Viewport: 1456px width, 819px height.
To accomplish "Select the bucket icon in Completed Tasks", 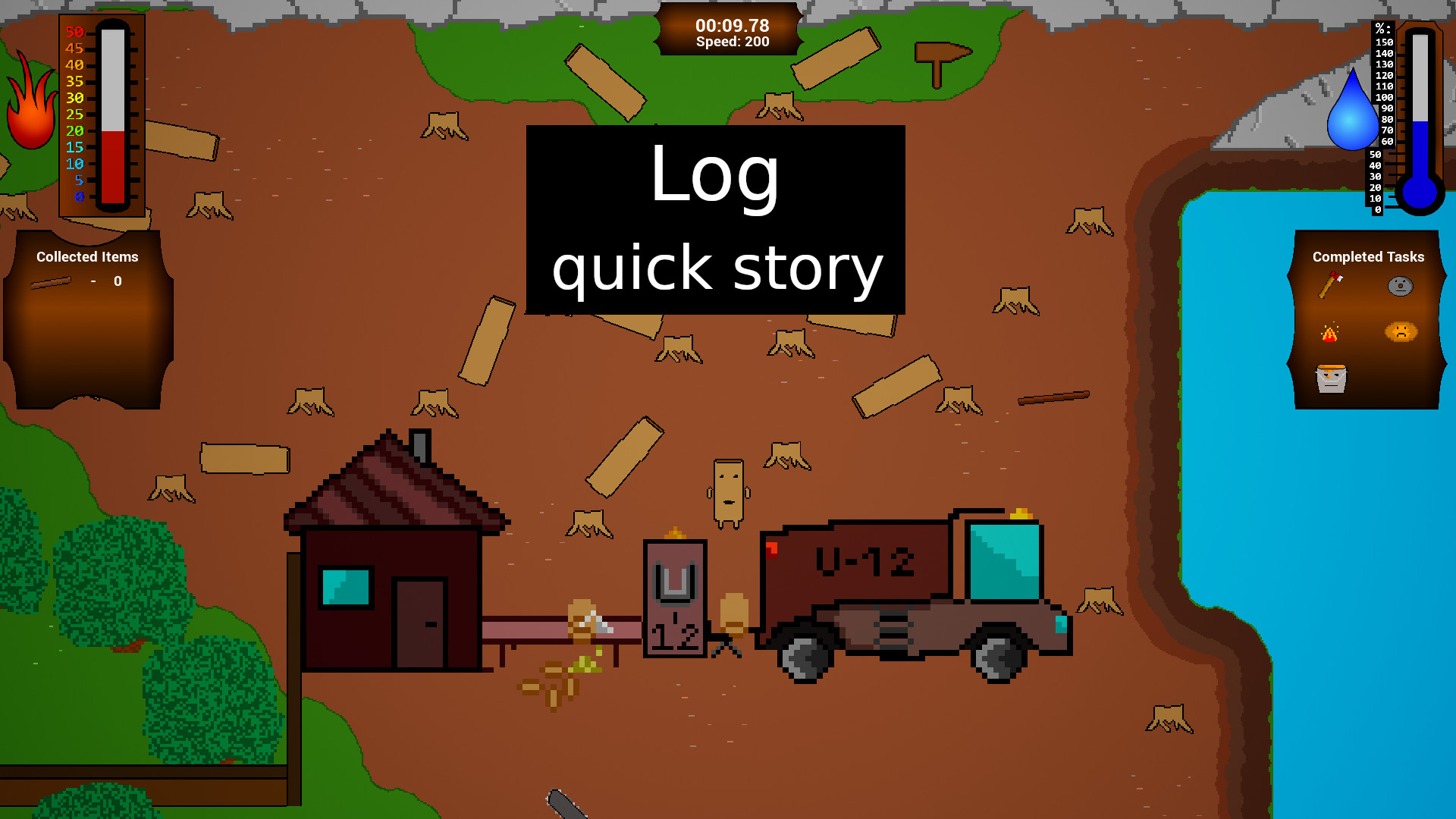I will [1332, 378].
